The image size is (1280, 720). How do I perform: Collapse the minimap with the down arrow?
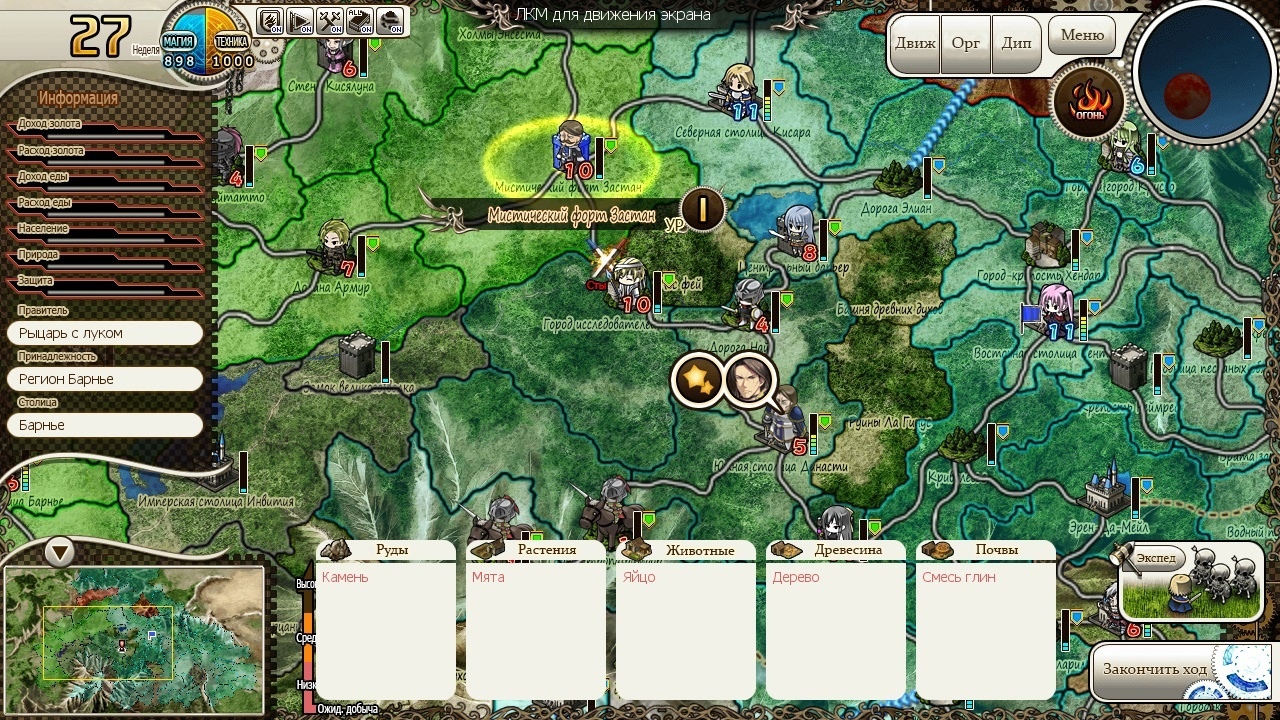[x=60, y=551]
